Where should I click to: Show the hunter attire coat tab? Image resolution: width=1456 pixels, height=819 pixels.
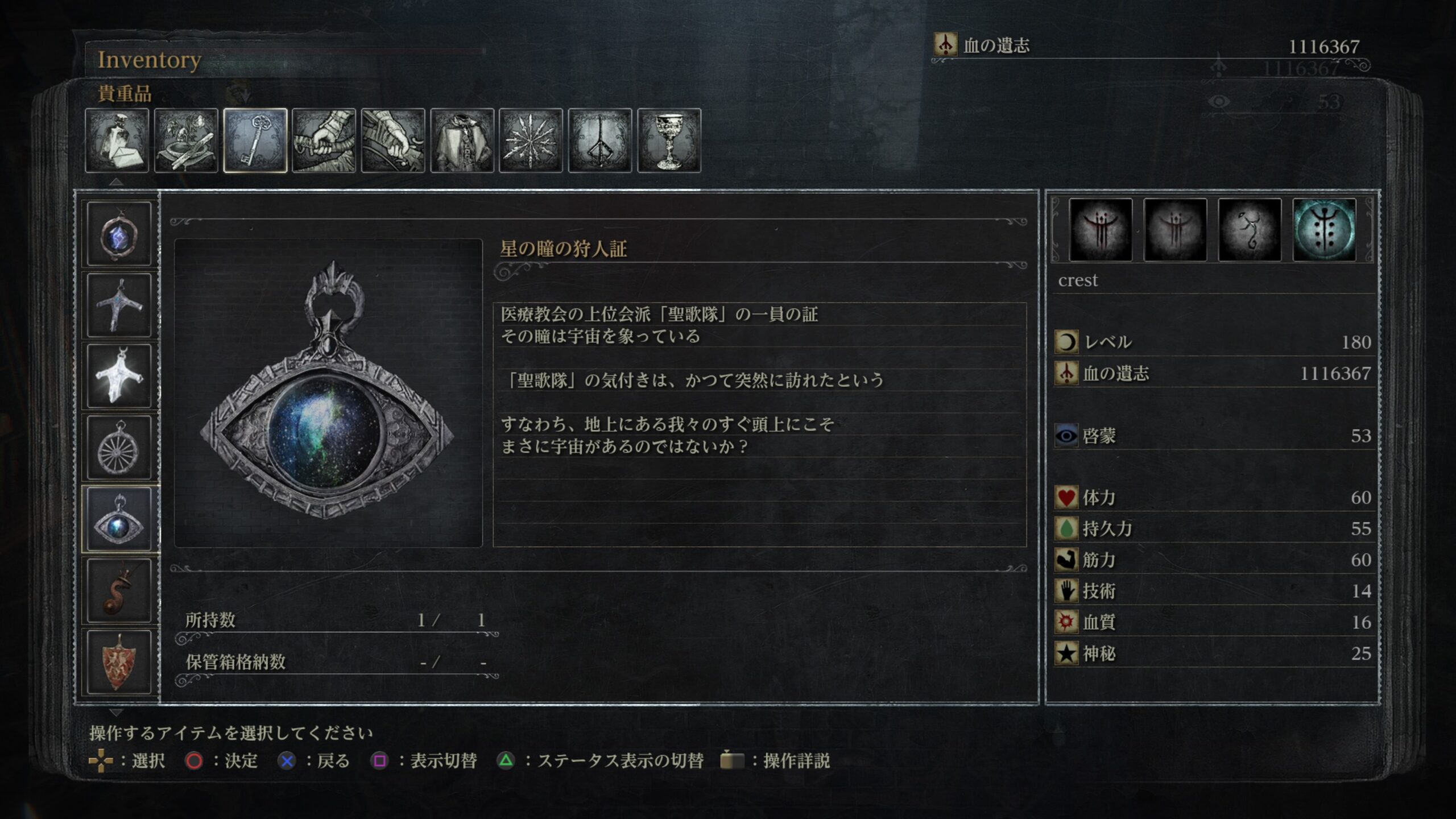(462, 140)
